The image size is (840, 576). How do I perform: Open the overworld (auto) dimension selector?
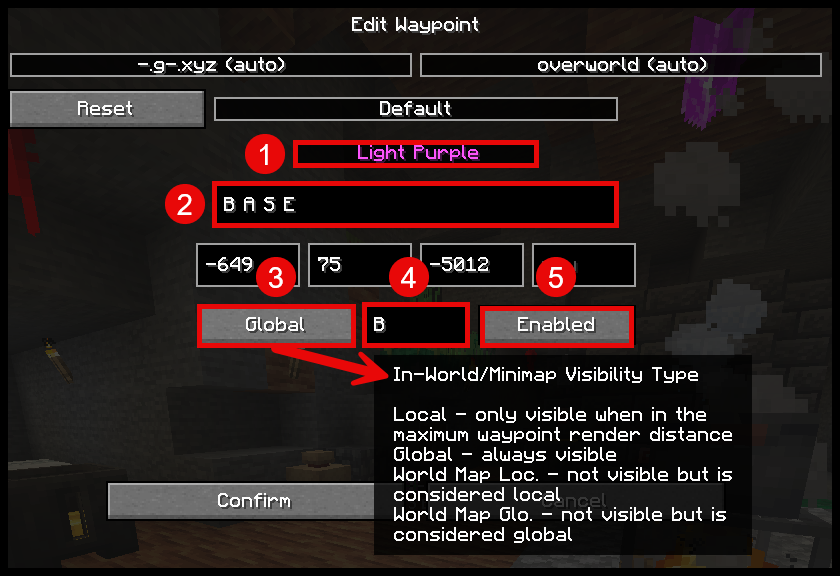pyautogui.click(x=622, y=65)
